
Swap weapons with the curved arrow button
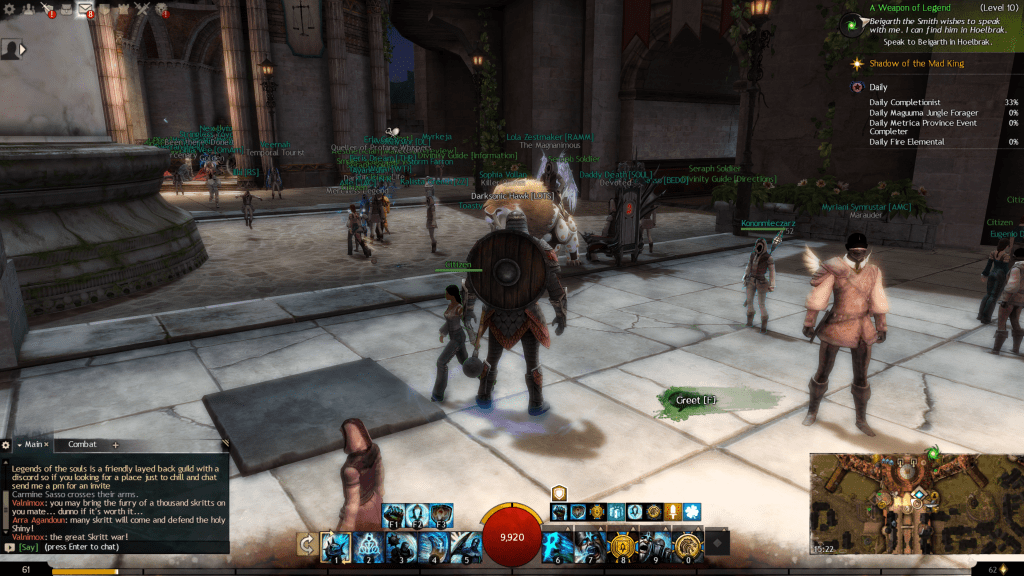(305, 544)
